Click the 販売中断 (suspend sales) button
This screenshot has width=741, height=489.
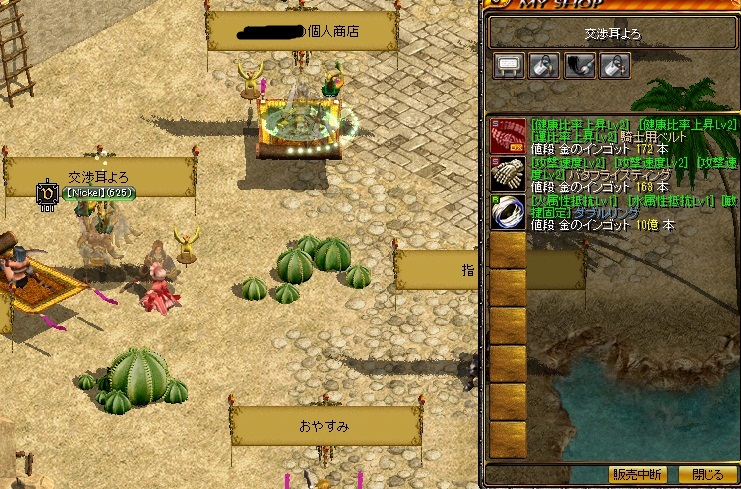pos(638,474)
